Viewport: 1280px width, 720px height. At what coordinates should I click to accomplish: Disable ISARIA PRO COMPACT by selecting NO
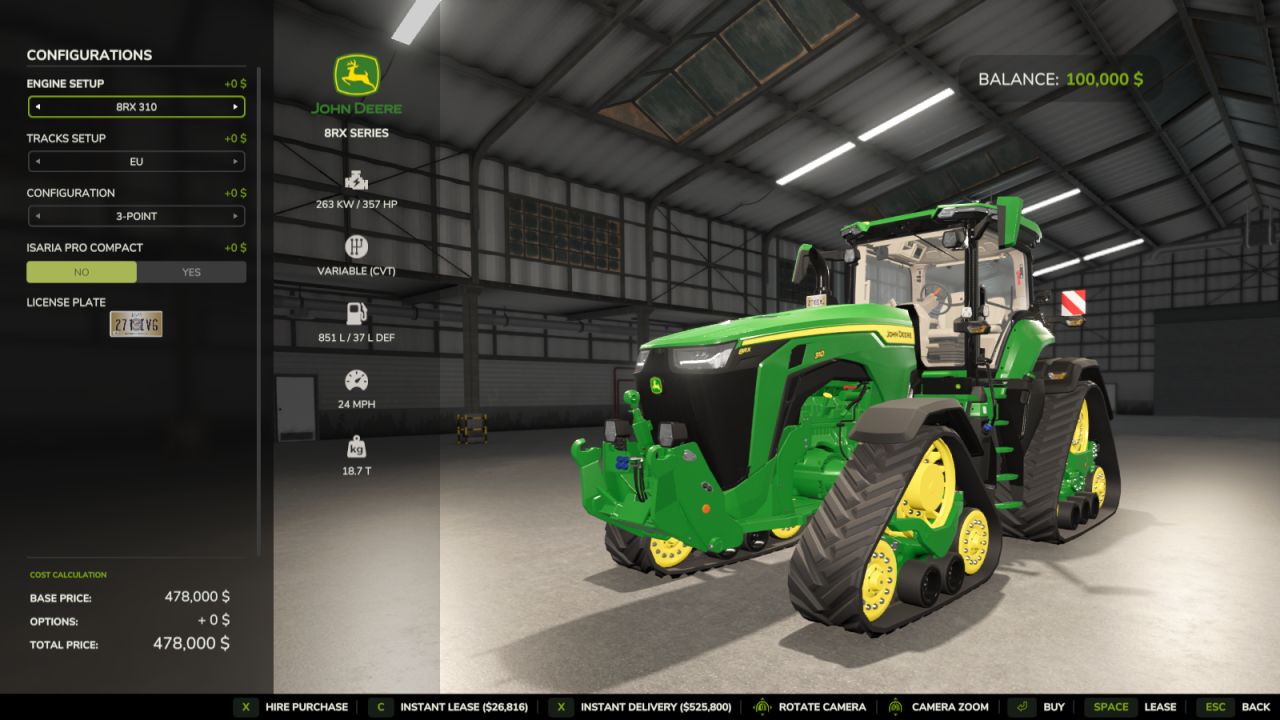point(82,271)
